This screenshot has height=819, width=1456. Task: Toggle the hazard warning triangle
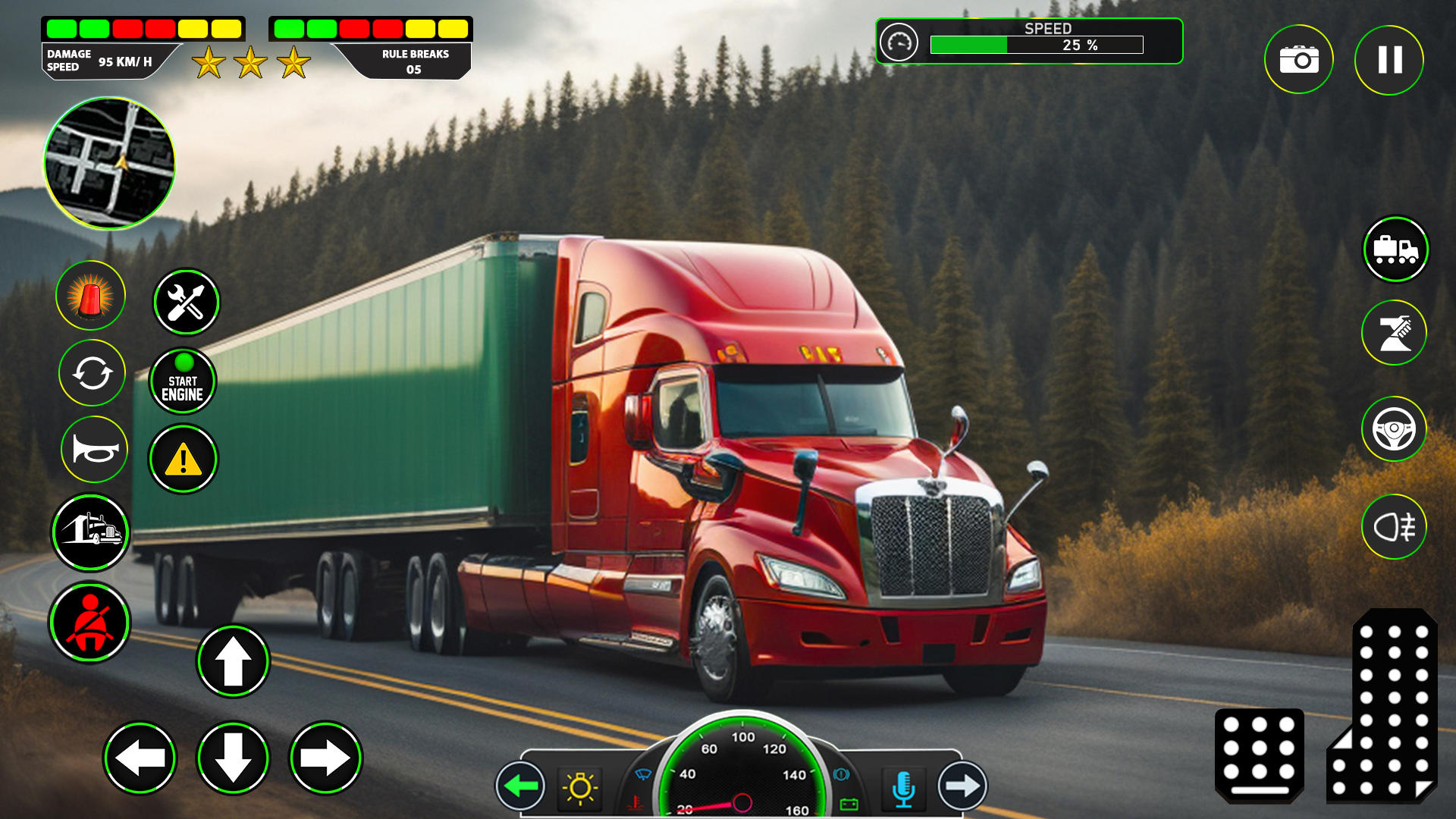point(183,459)
